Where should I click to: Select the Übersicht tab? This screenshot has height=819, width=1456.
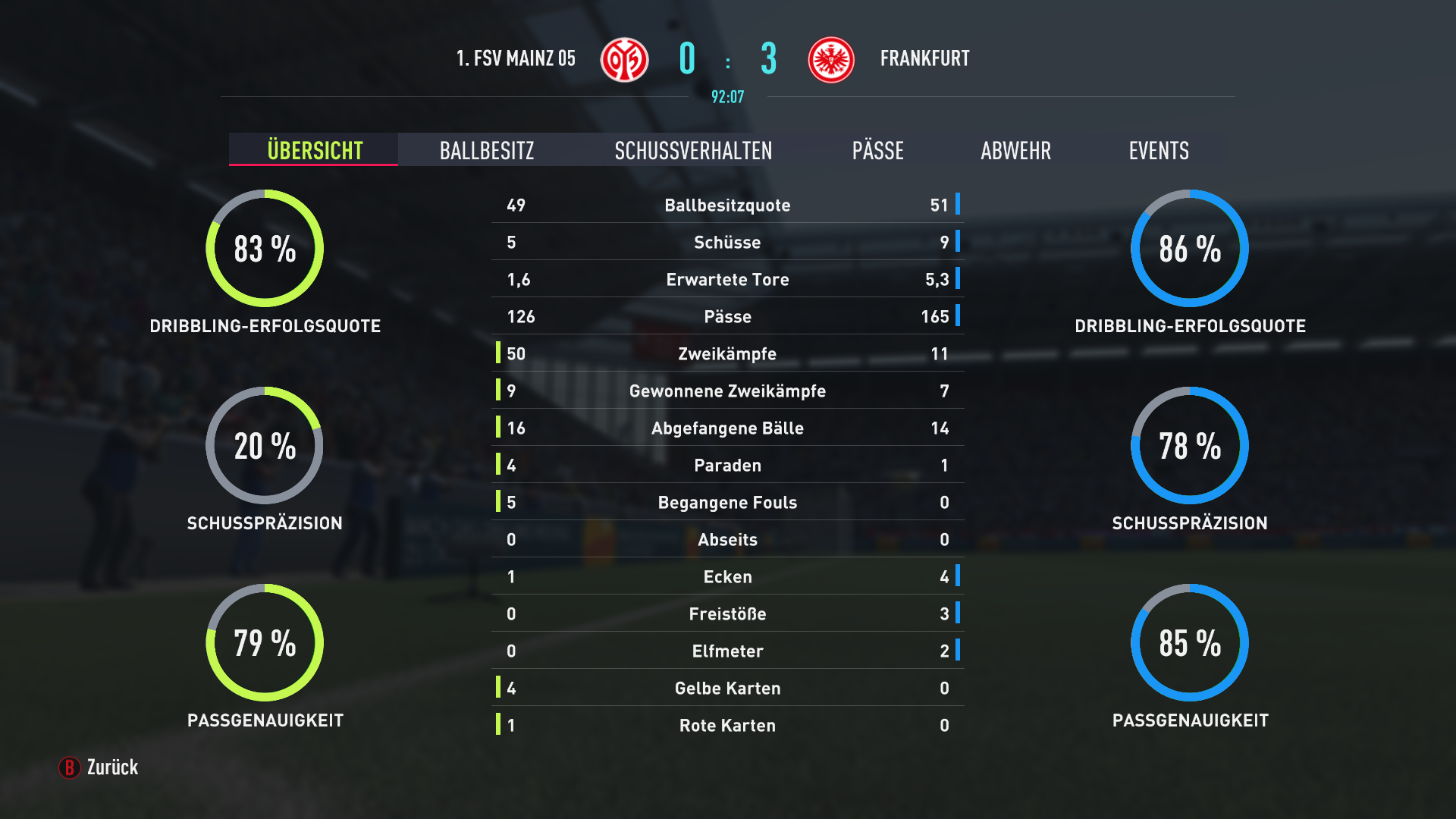tap(314, 150)
